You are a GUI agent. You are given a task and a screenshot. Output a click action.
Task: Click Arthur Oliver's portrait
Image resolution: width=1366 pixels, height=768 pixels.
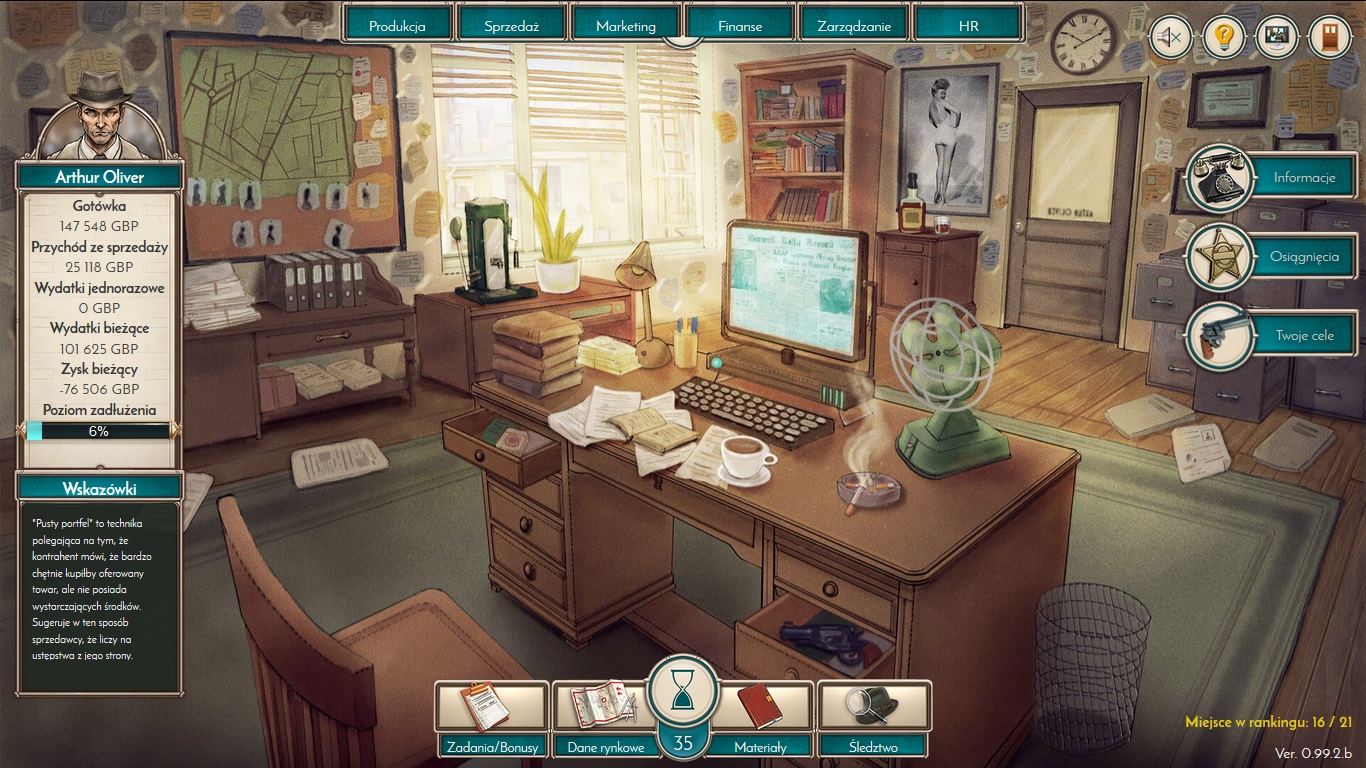point(99,115)
